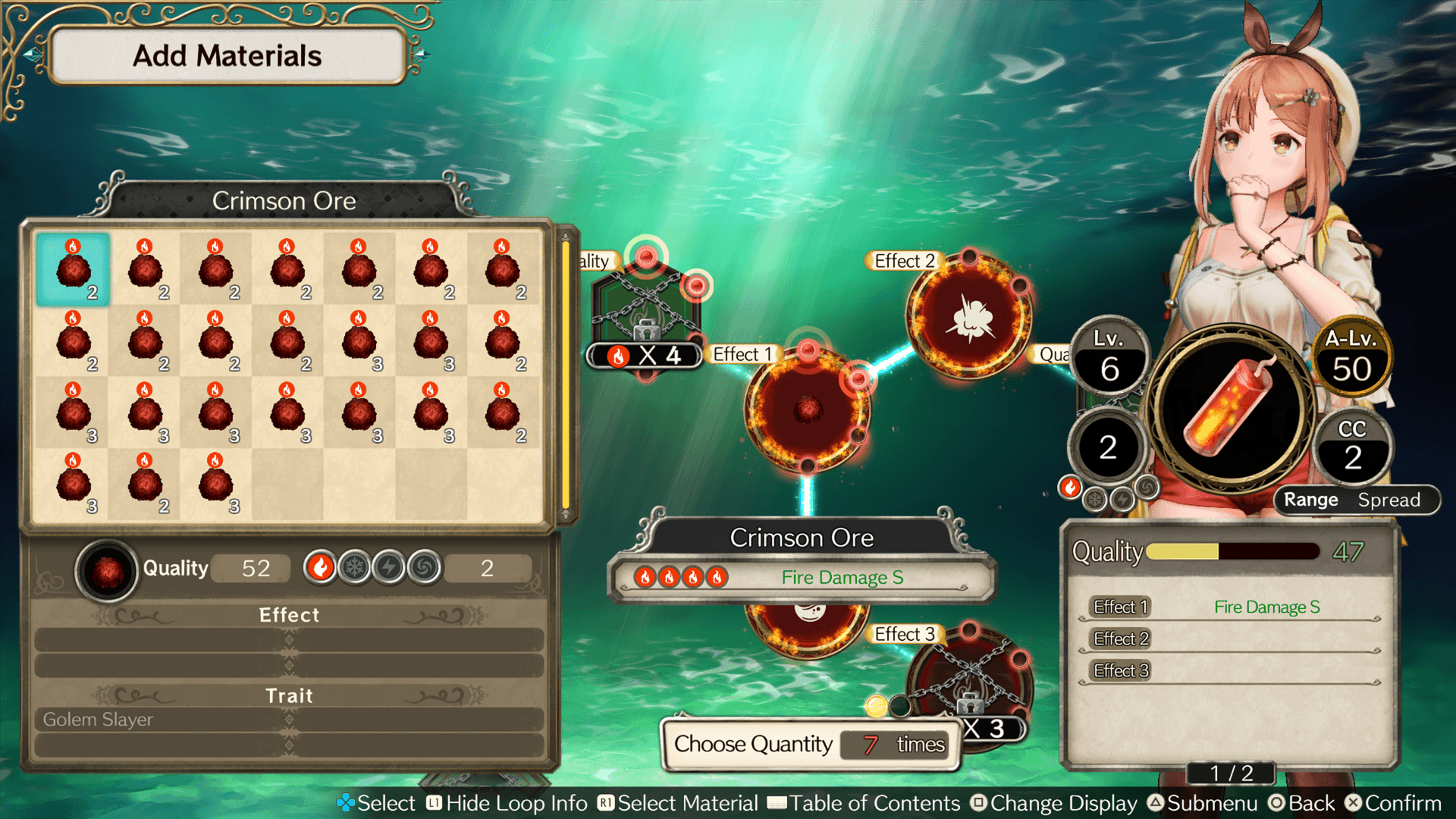The image size is (1456, 819).
Task: Choose the Effect 1 material loop
Action: (x=808, y=409)
